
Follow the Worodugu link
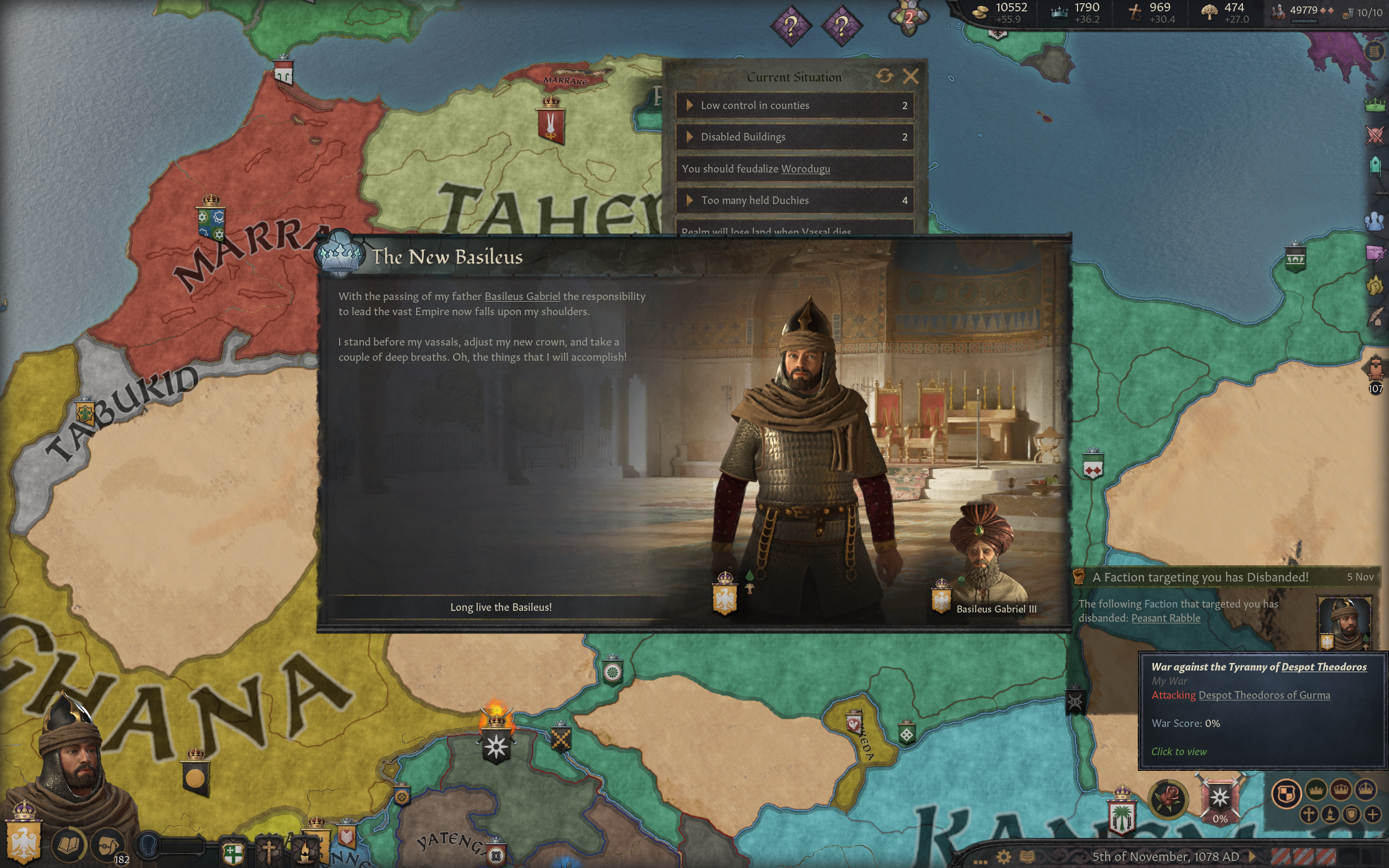click(x=805, y=169)
